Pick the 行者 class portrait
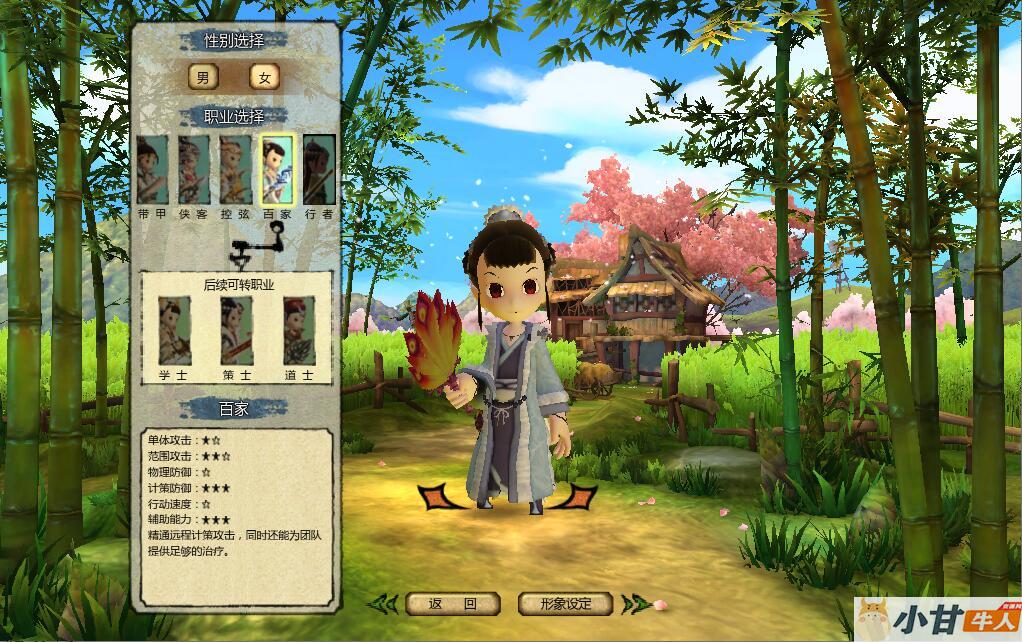 [319, 169]
